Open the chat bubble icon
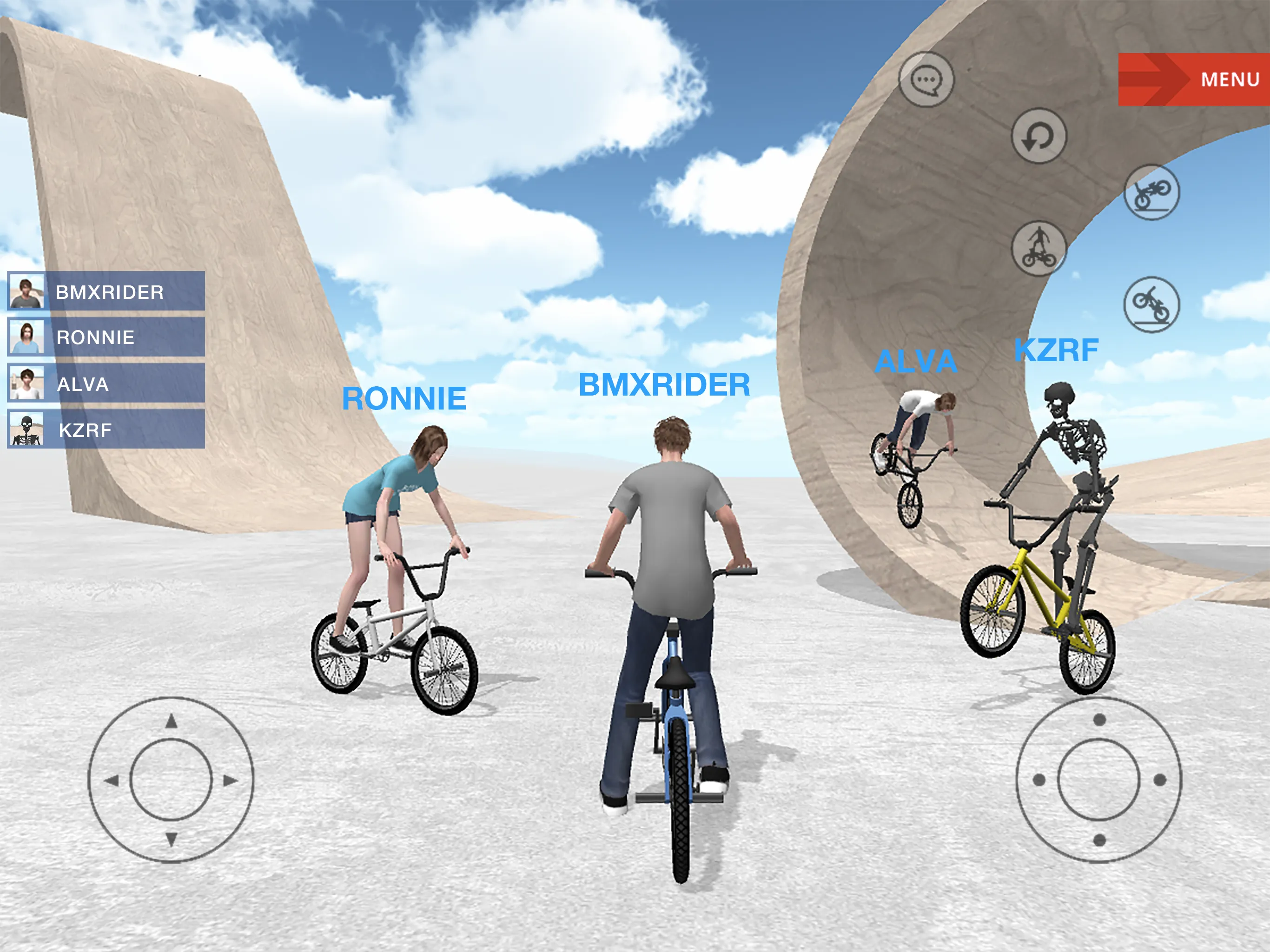This screenshot has height=952, width=1270. [x=926, y=81]
